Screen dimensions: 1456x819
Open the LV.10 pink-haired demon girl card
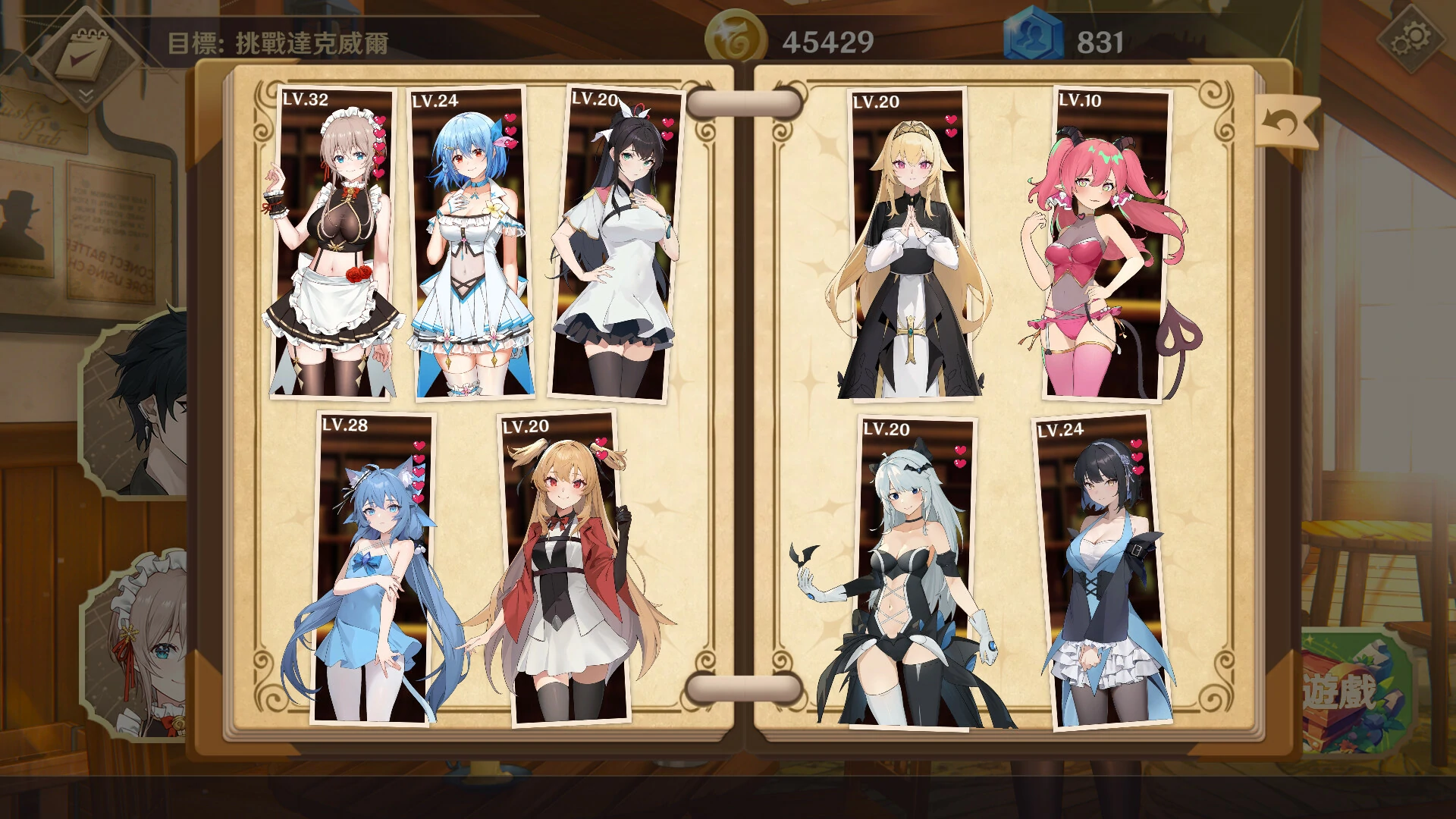1100,250
